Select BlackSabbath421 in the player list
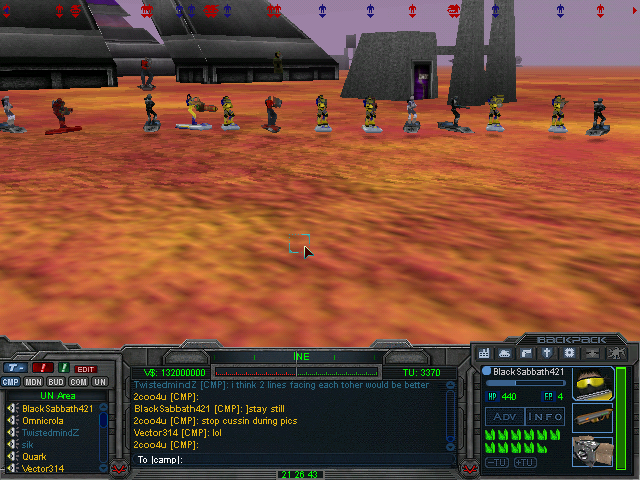The width and height of the screenshot is (640, 480). click(55, 408)
